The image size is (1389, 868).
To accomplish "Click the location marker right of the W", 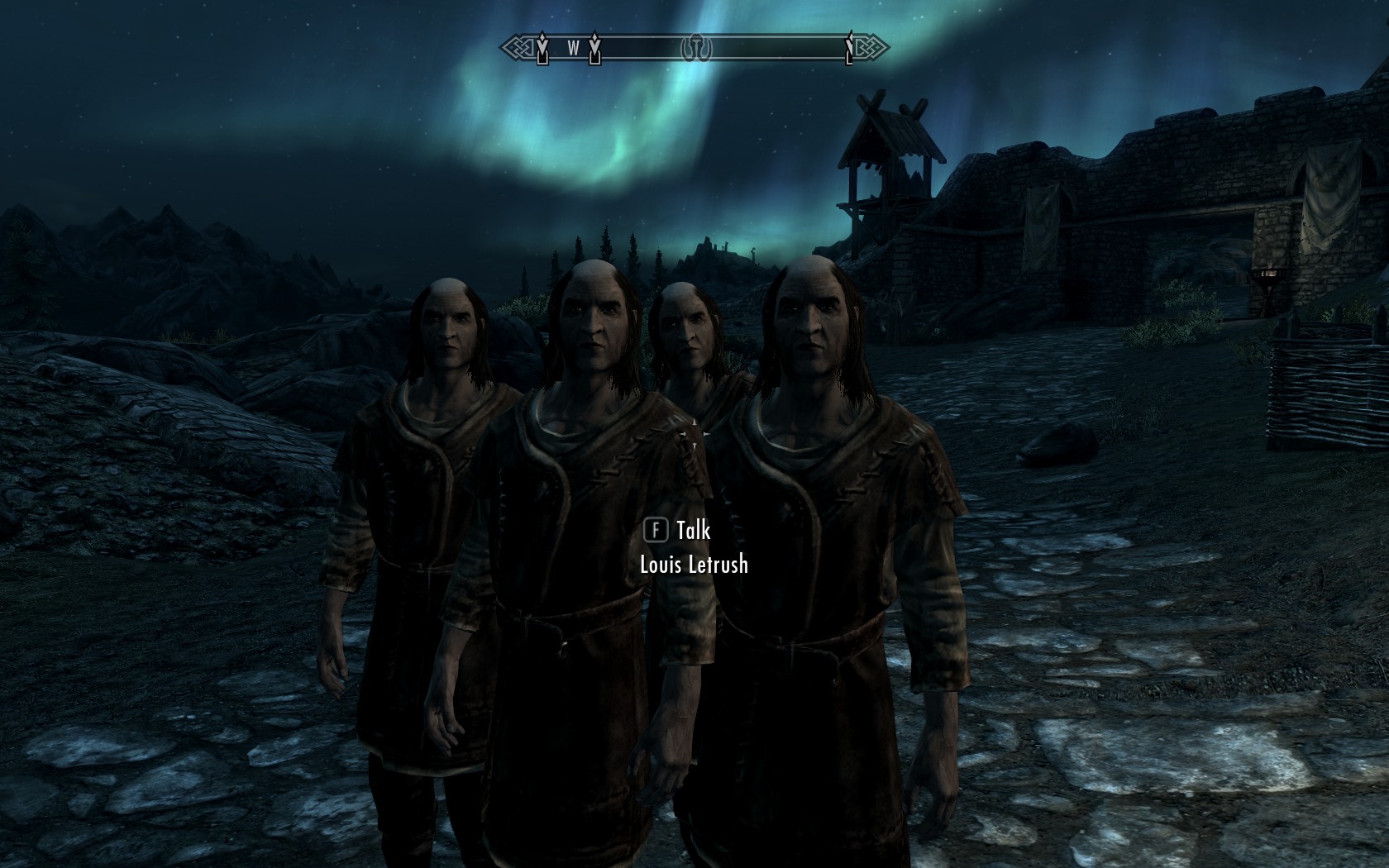I will (x=594, y=50).
